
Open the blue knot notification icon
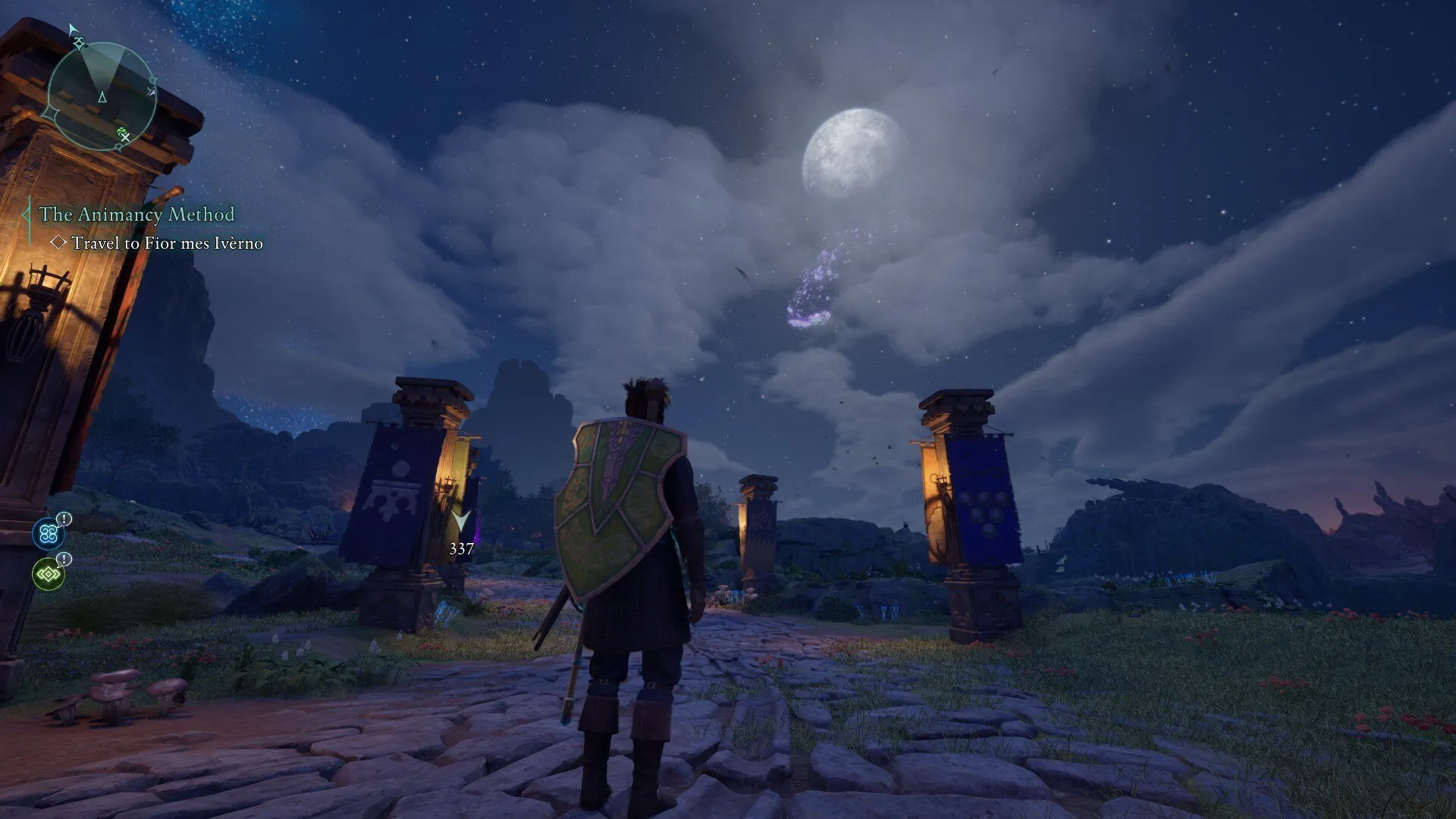49,534
